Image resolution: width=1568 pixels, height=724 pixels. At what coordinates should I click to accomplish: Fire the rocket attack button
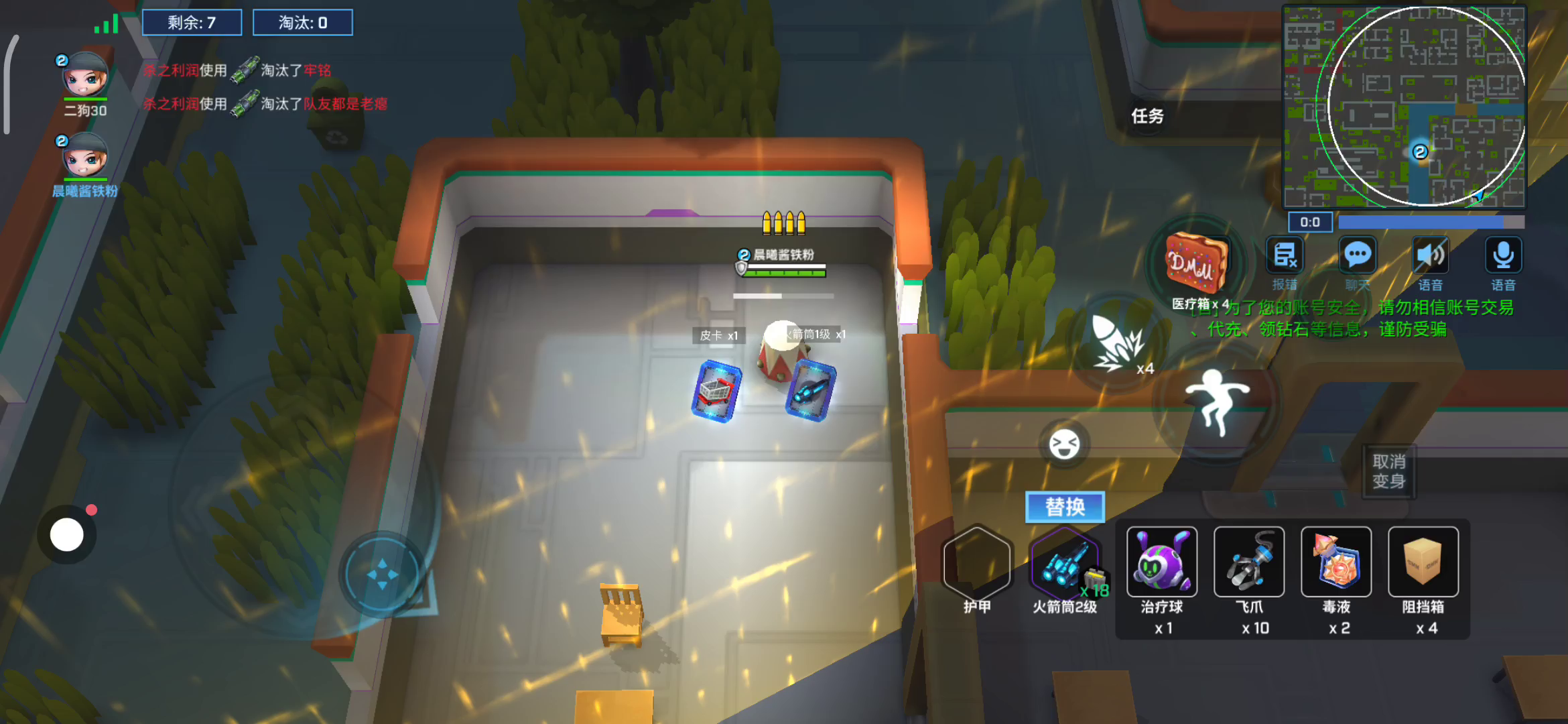pyautogui.click(x=1118, y=343)
